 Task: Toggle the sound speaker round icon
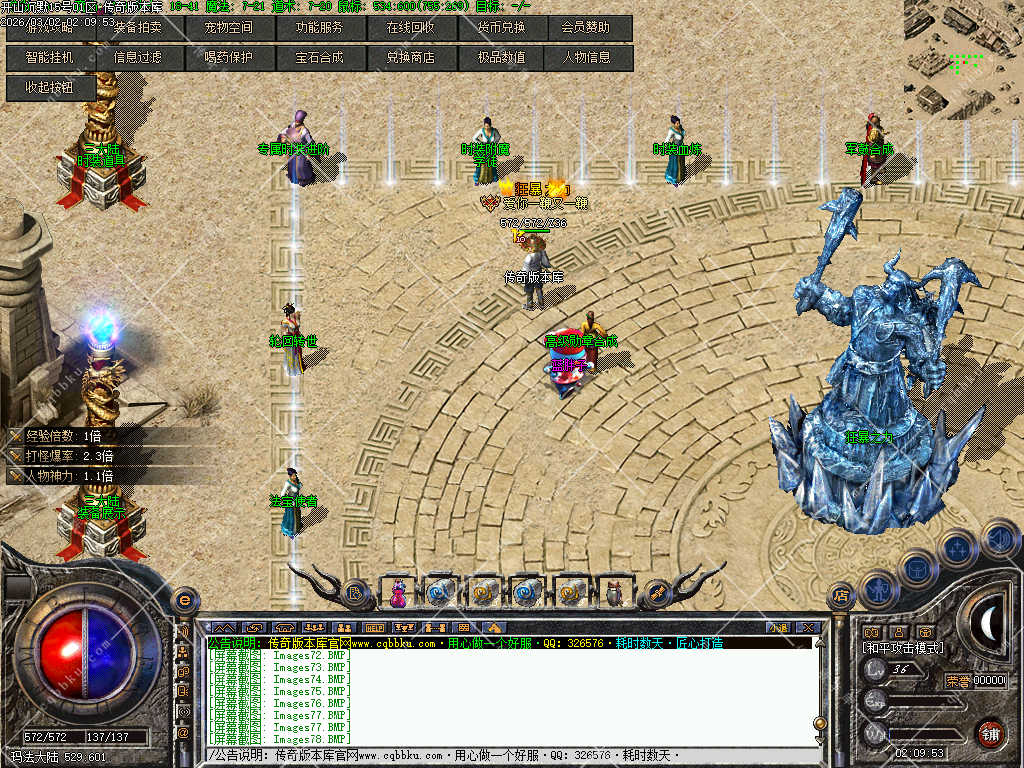point(1000,541)
